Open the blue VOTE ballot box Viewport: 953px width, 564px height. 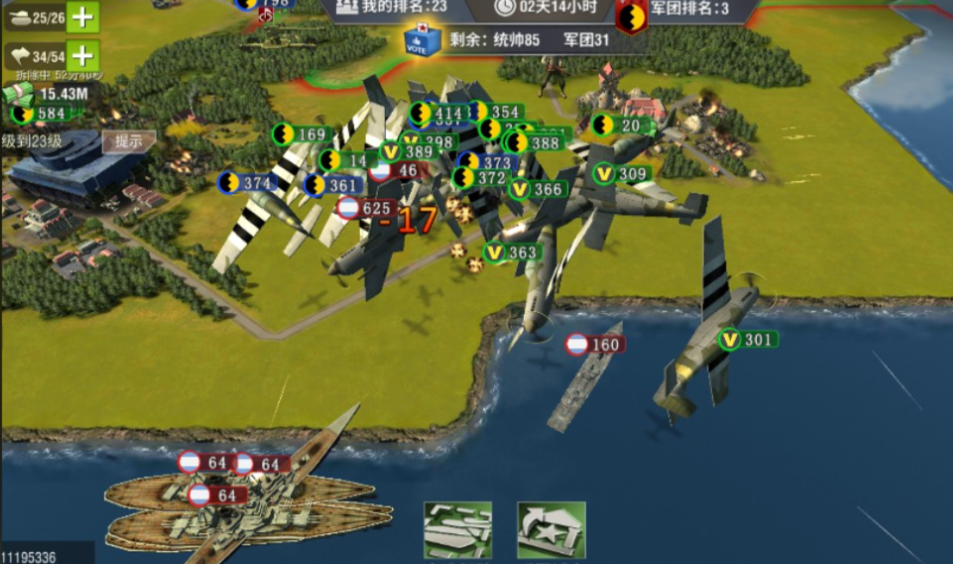[421, 39]
